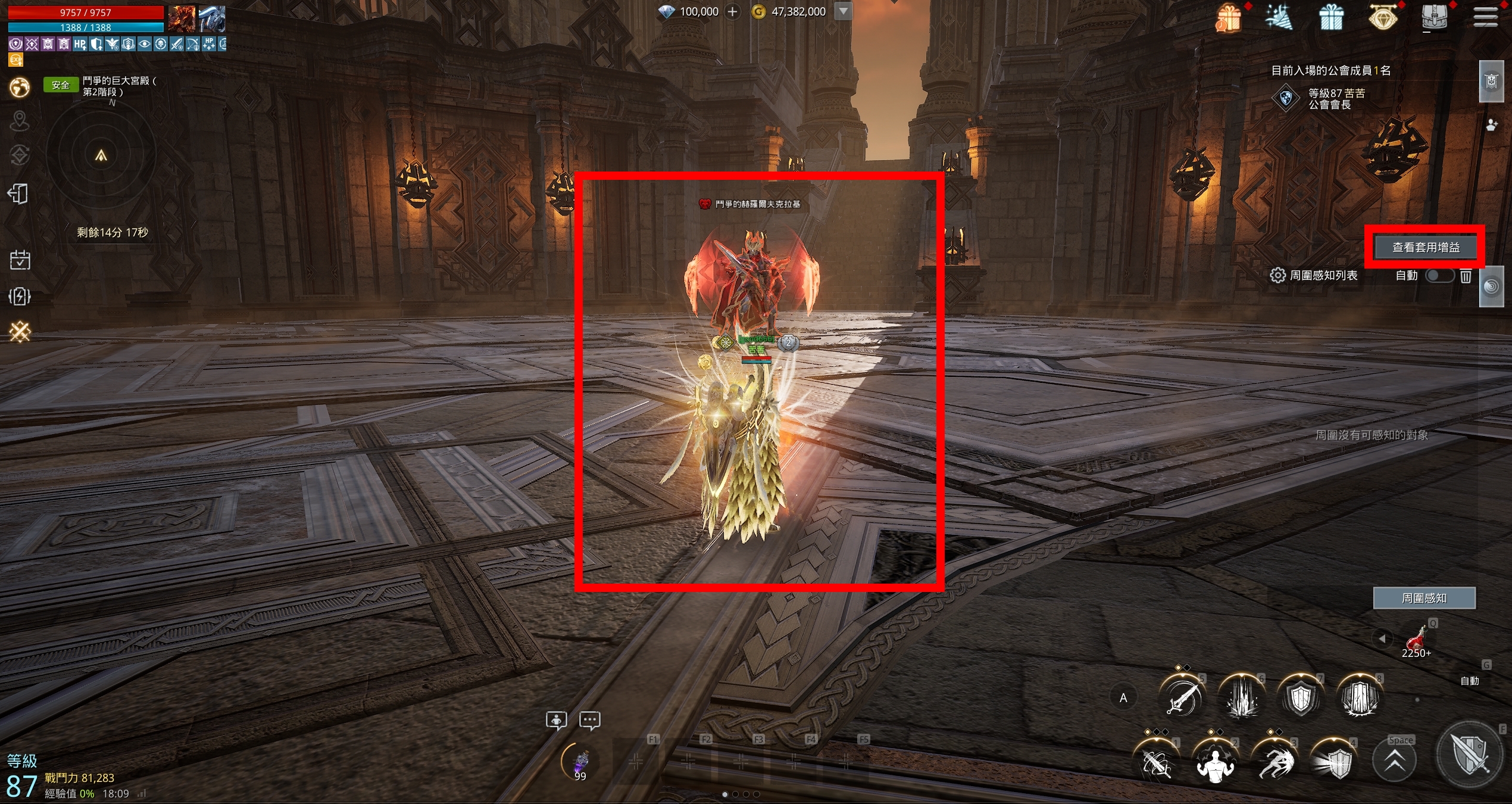Leave the dungeon via exit door icon
The image size is (1512, 804).
[18, 194]
